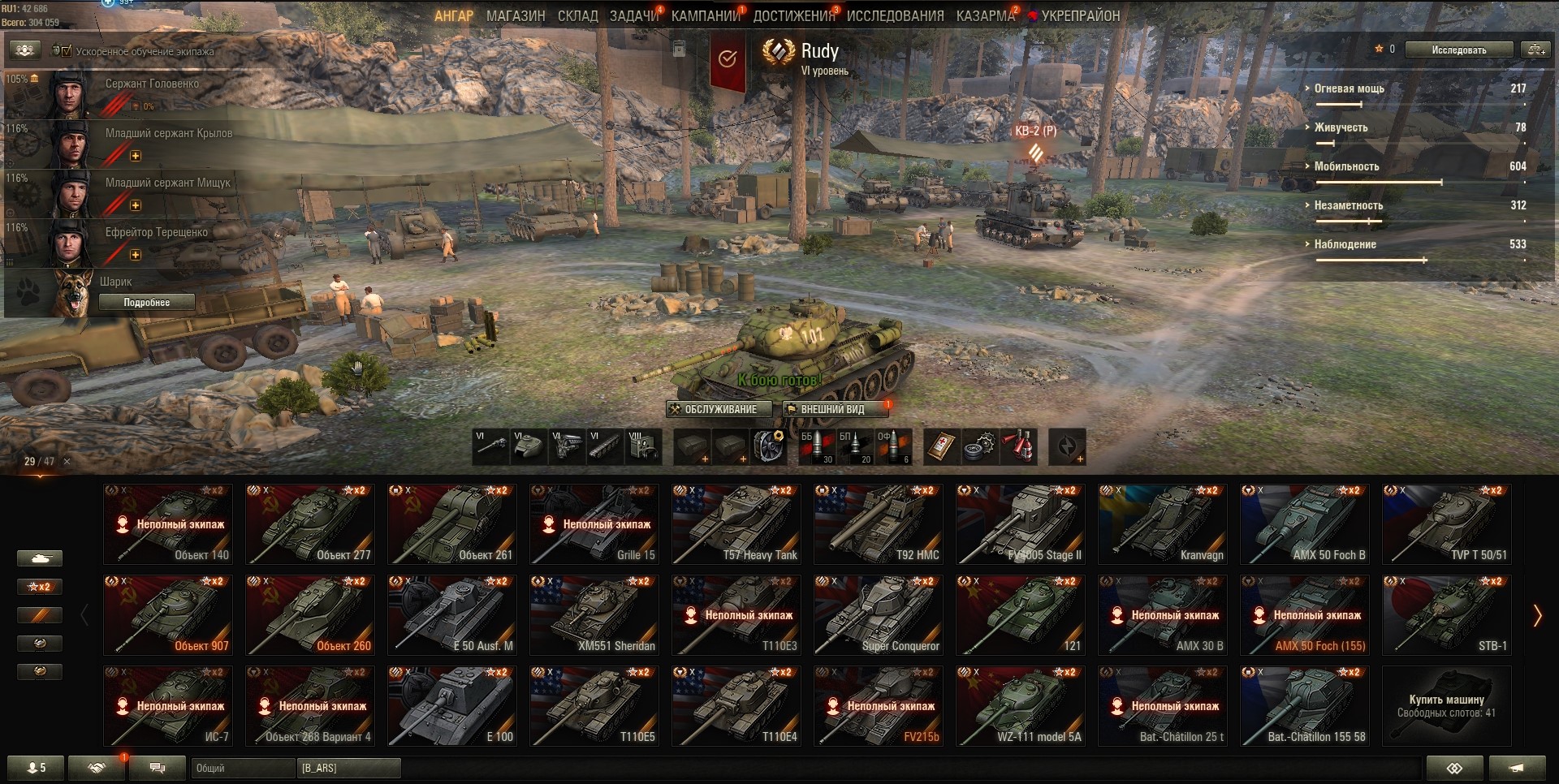Expand the Огневая мощь firepower stats

coord(1349,88)
